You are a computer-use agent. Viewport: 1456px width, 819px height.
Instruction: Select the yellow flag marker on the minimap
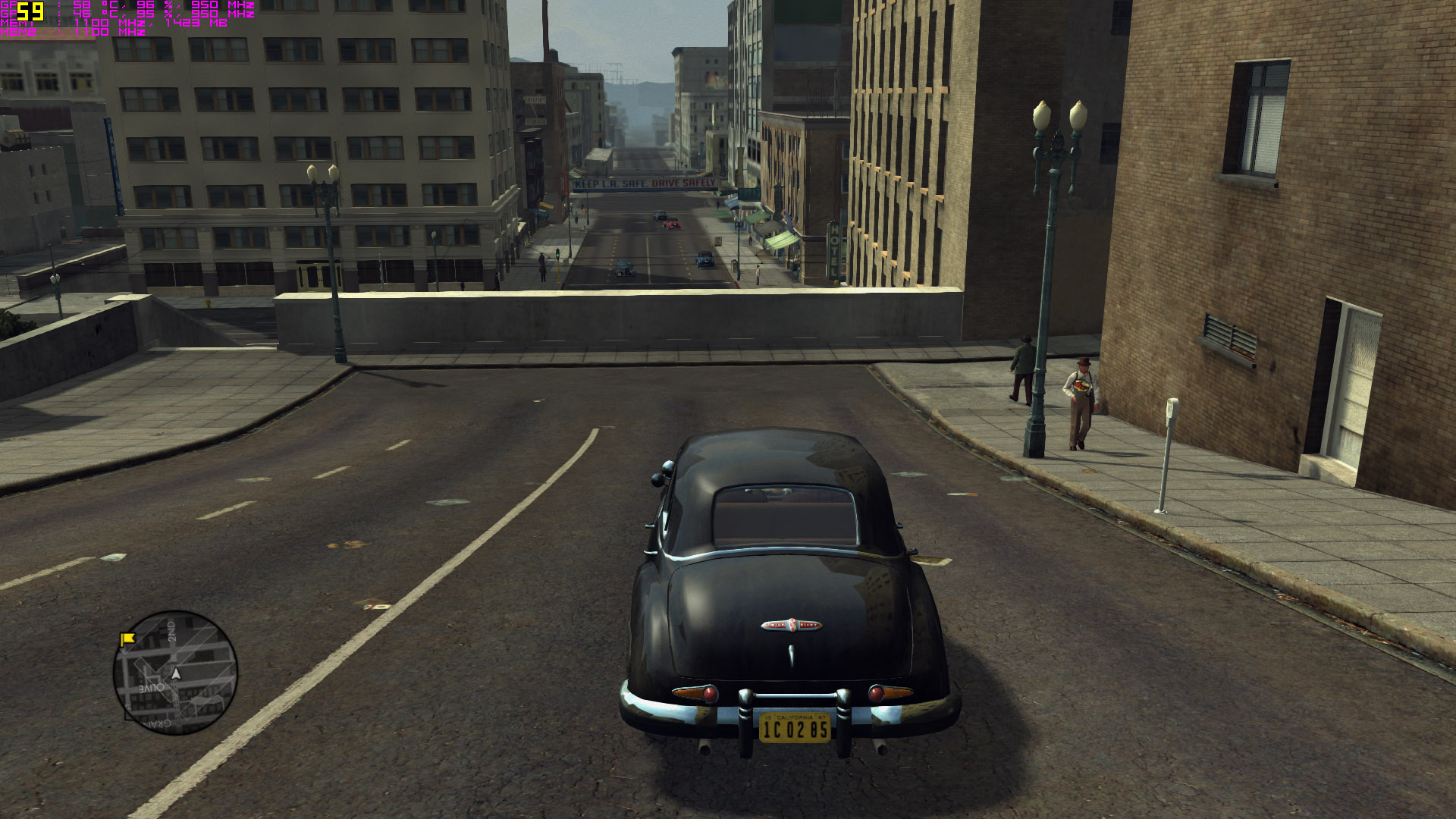127,639
